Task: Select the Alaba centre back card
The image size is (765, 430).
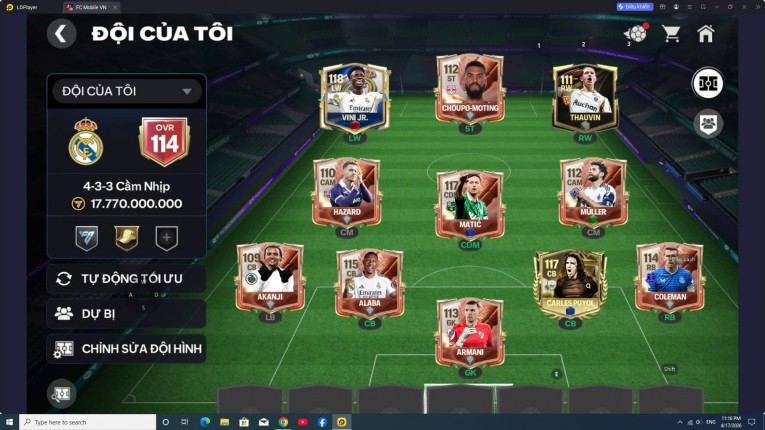Action: (369, 283)
